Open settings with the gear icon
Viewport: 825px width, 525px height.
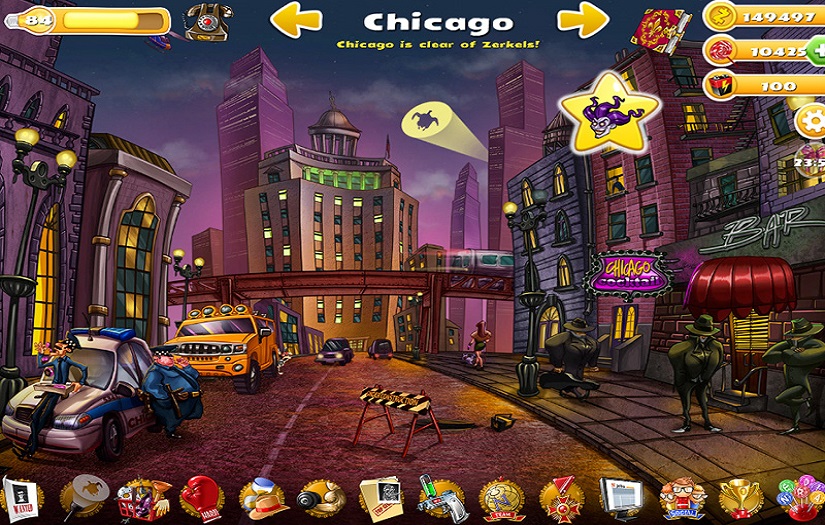click(x=811, y=122)
